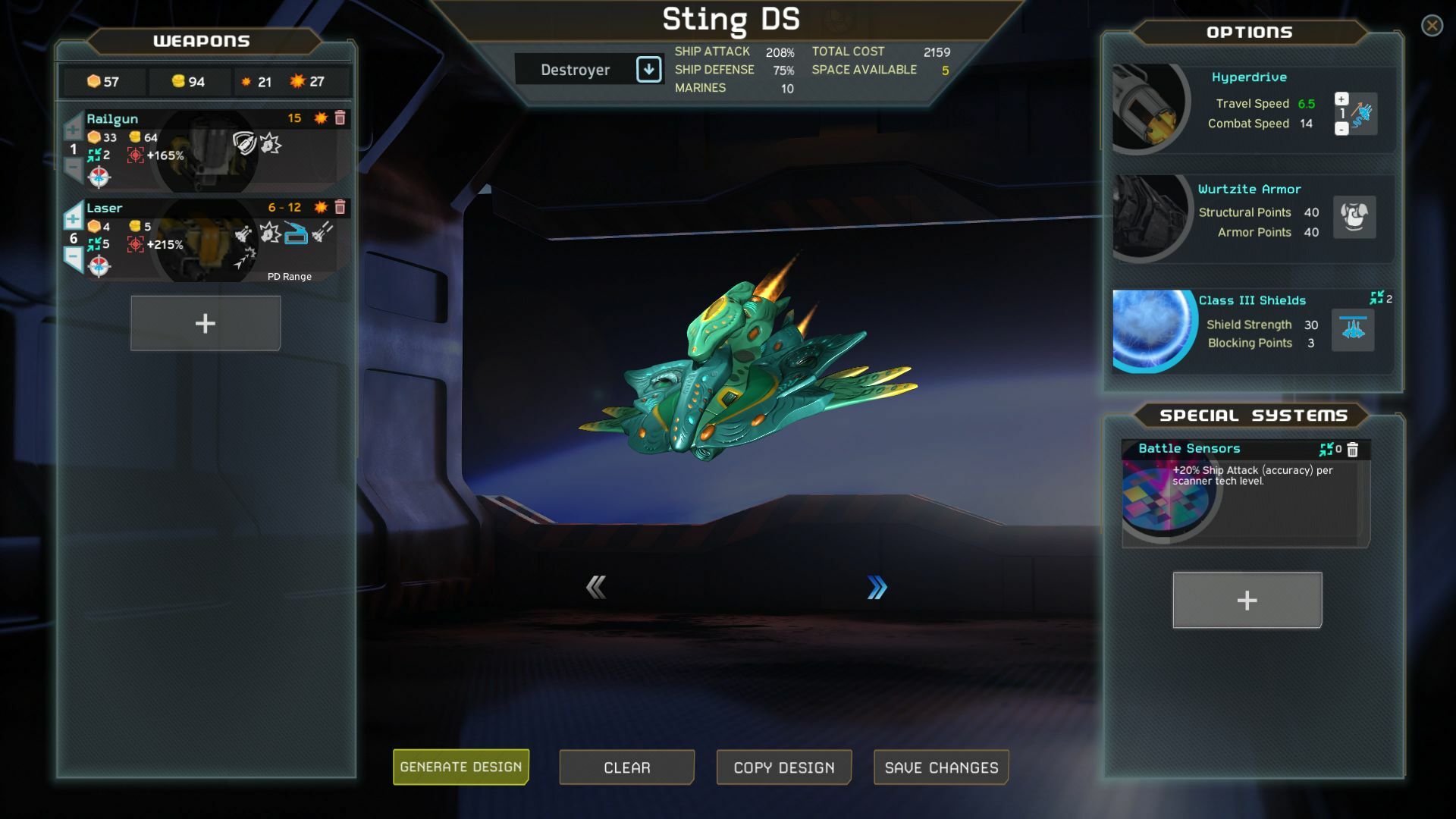This screenshot has width=1456, height=819.
Task: Delete the Battle Sensors system
Action: pyautogui.click(x=1353, y=450)
